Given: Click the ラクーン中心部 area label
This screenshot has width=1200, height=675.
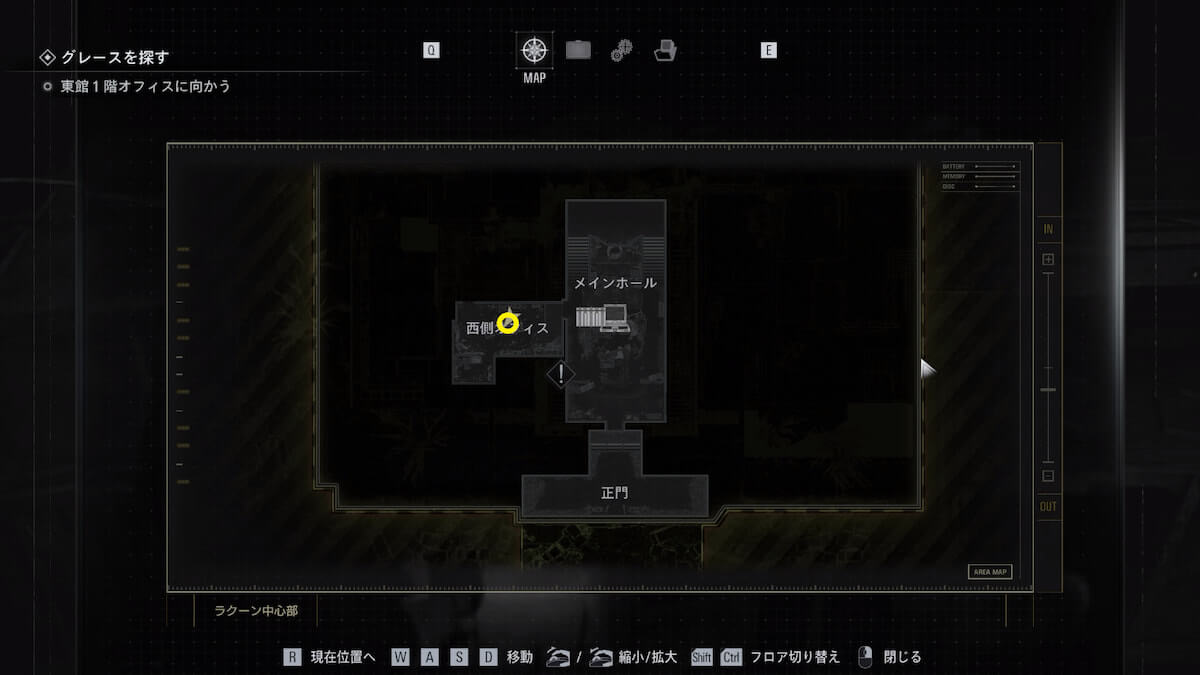Looking at the screenshot, I should [x=256, y=610].
